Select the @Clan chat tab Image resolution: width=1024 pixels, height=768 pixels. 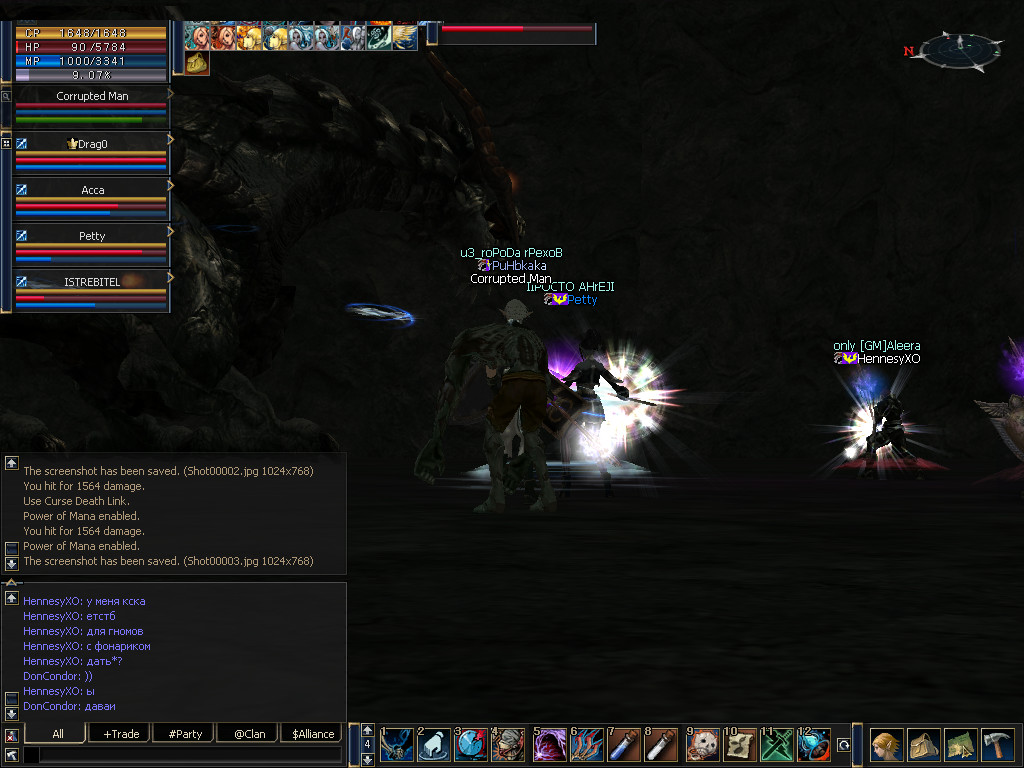point(249,734)
